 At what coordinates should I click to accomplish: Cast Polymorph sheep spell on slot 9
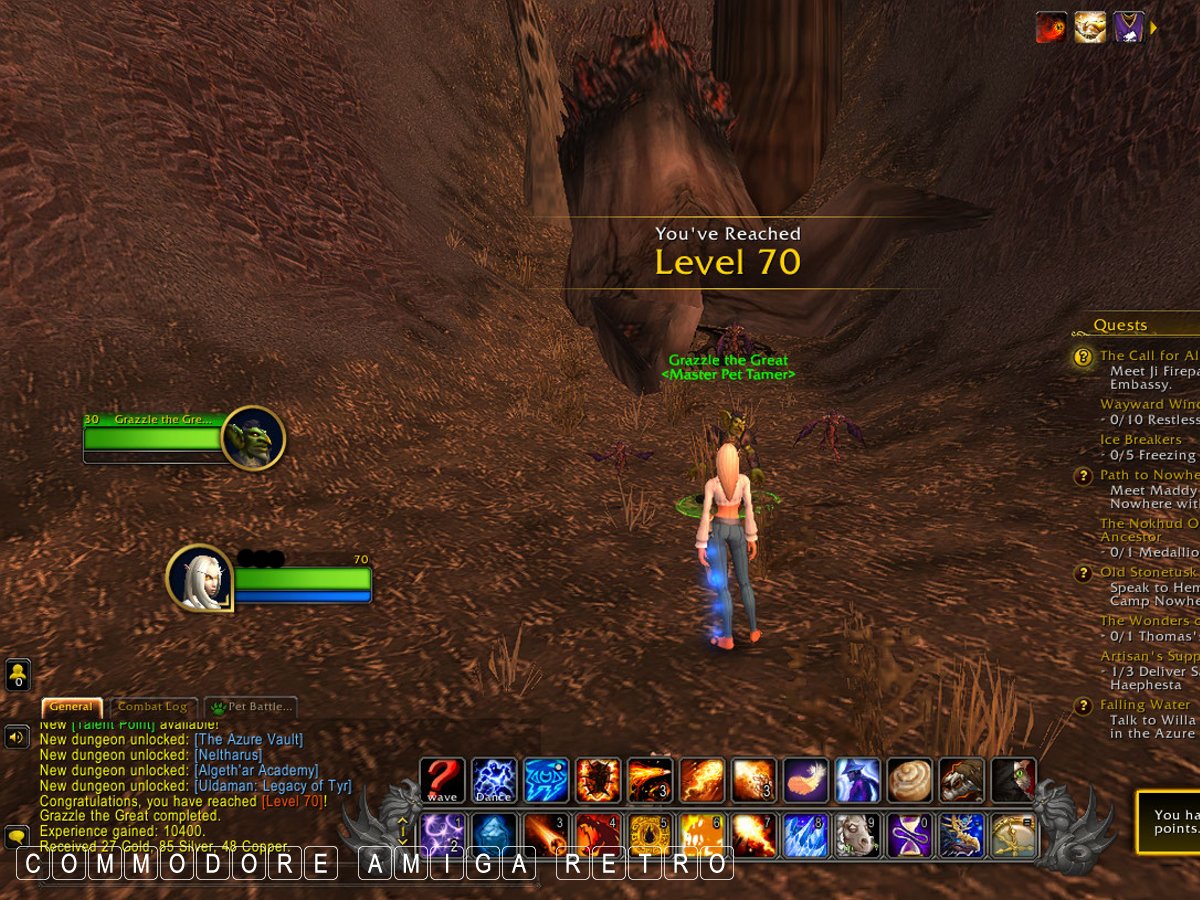click(858, 835)
